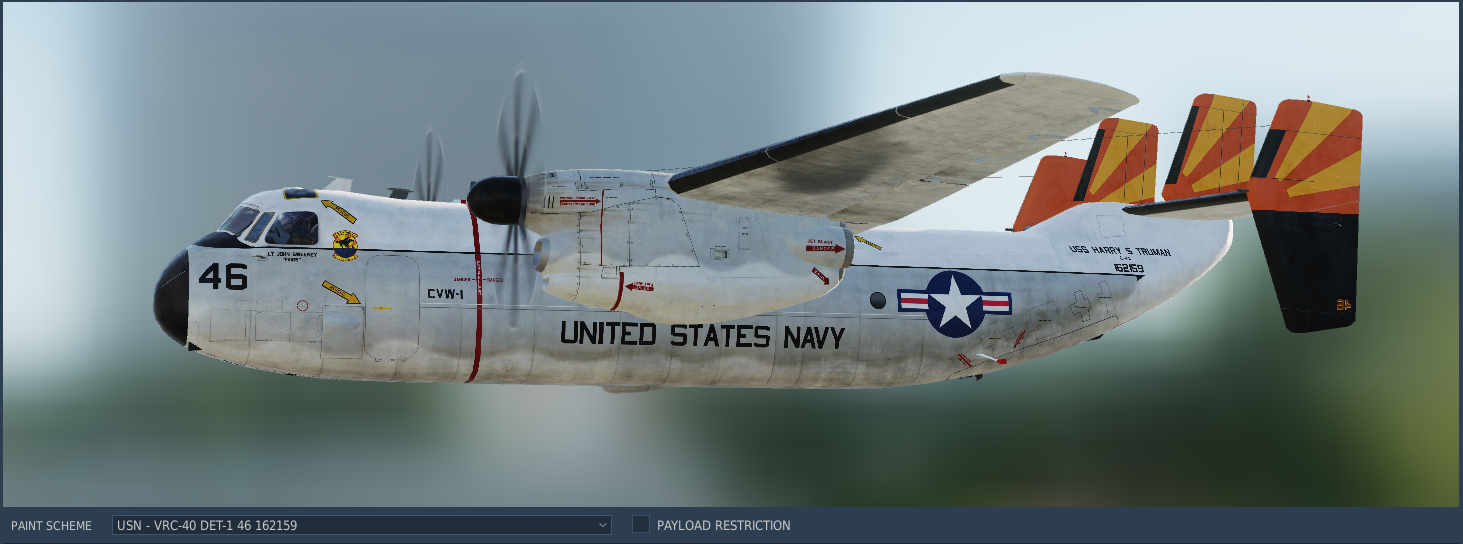The width and height of the screenshot is (1463, 544).
Task: Toggle the Payload Restriction checkbox
Action: 641,525
